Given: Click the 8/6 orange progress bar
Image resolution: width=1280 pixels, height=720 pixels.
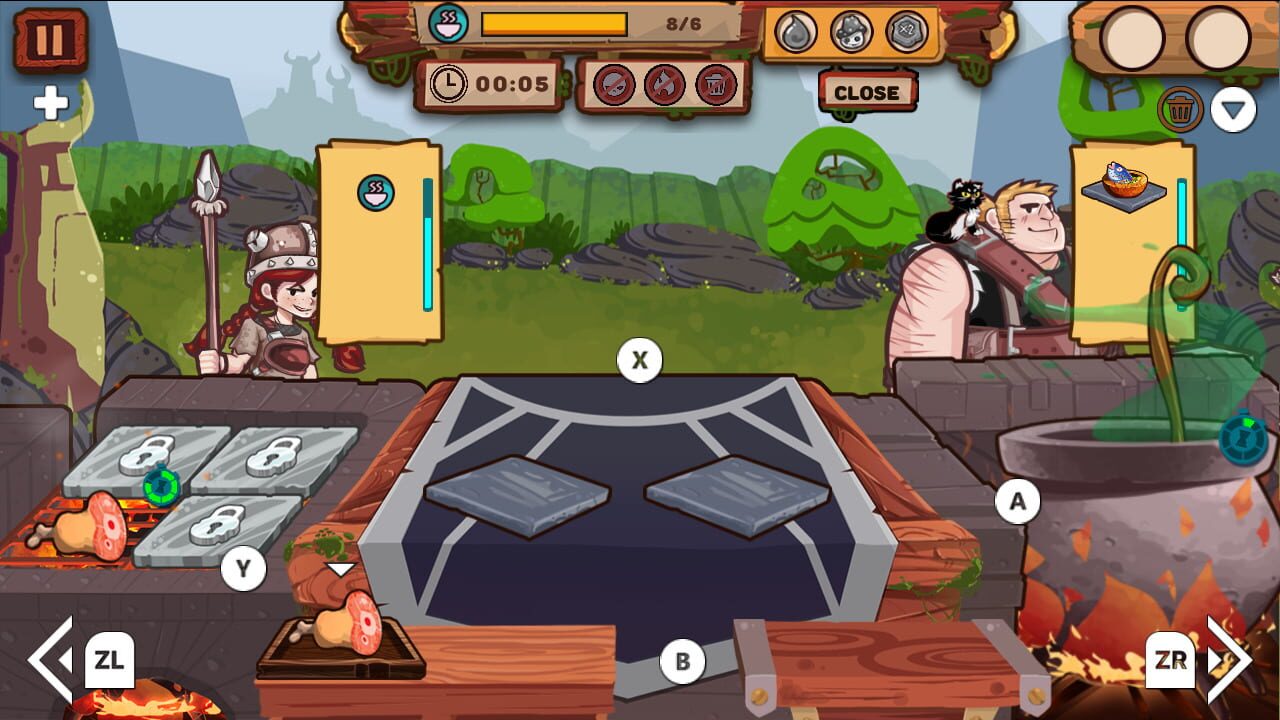Looking at the screenshot, I should [x=555, y=23].
